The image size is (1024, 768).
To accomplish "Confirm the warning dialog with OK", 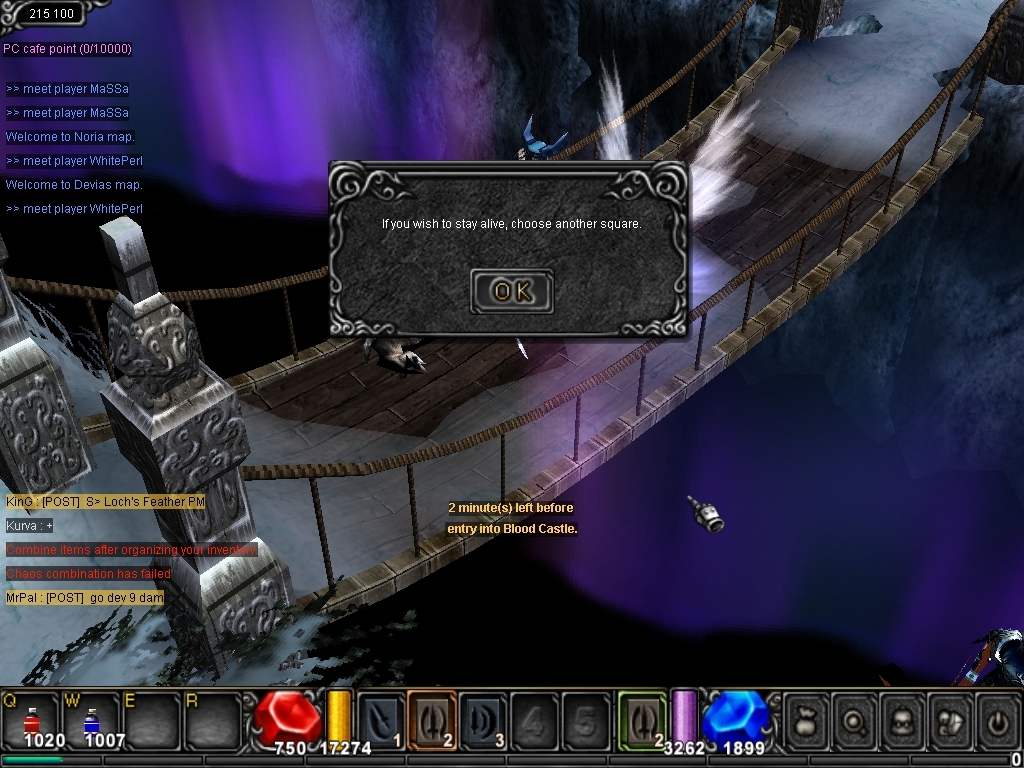I will pyautogui.click(x=511, y=291).
